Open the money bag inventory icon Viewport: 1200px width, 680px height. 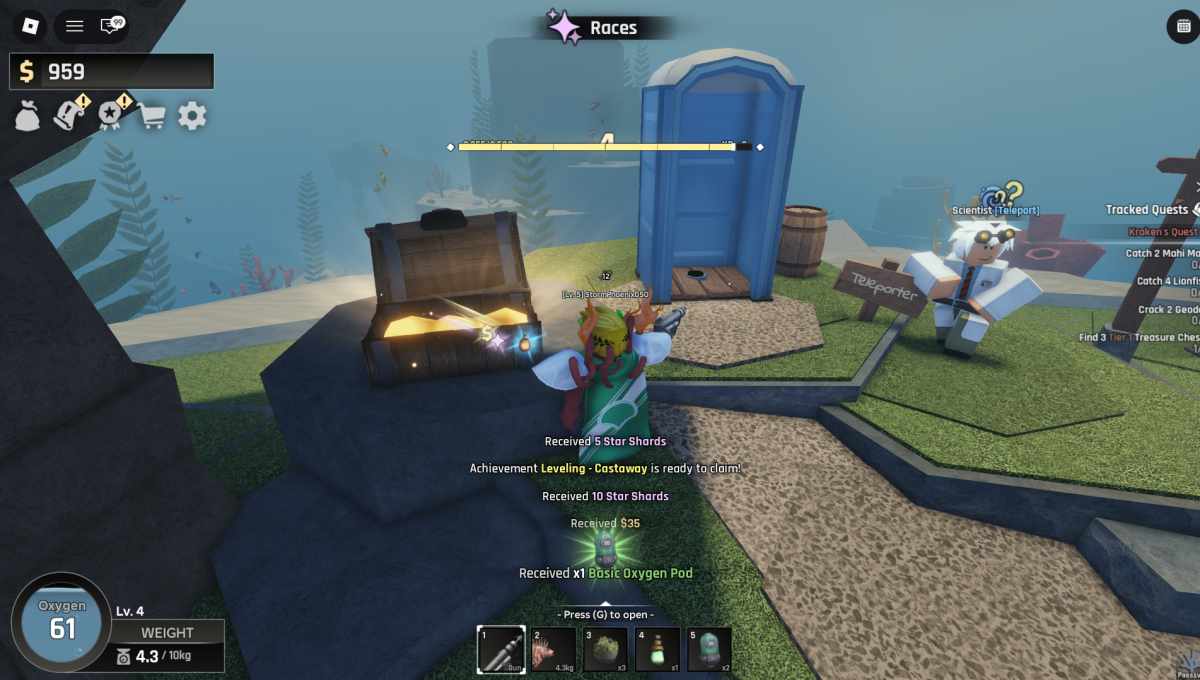[27, 116]
